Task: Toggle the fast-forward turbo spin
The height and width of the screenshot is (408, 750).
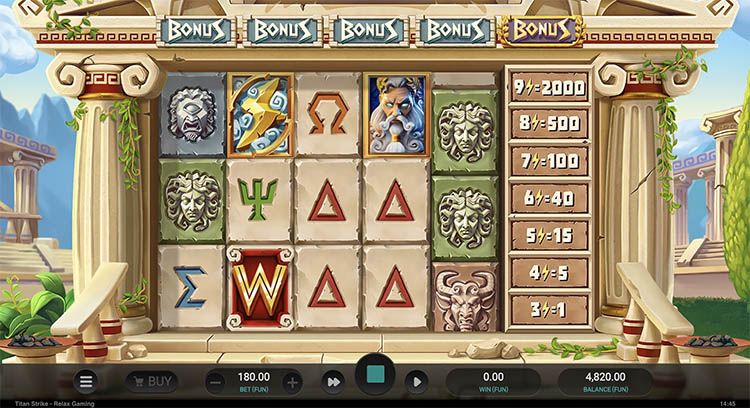Action: [333, 381]
